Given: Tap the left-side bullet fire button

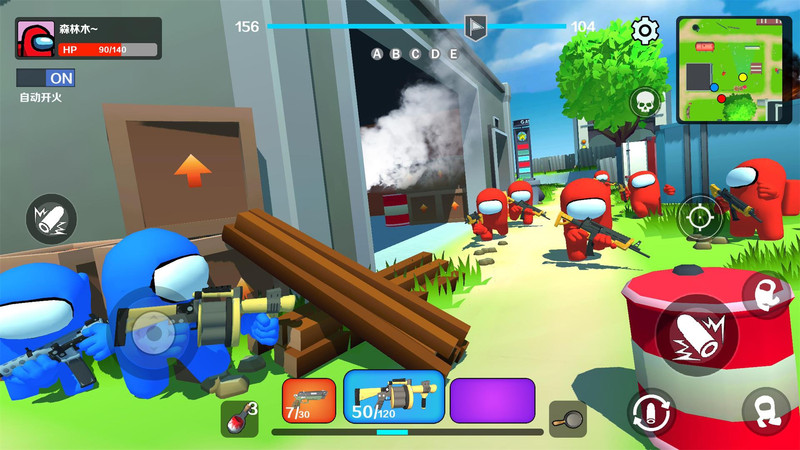Looking at the screenshot, I should (x=51, y=216).
